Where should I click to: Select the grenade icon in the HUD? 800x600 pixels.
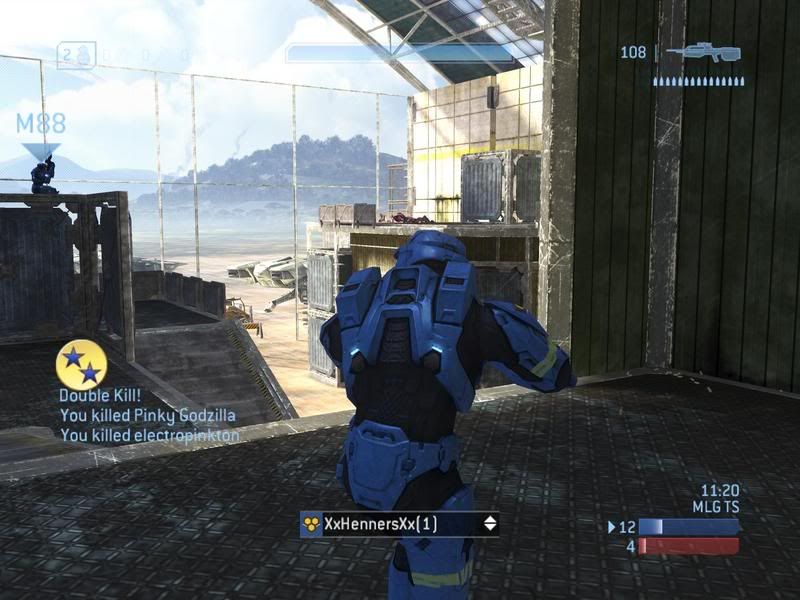(85, 54)
